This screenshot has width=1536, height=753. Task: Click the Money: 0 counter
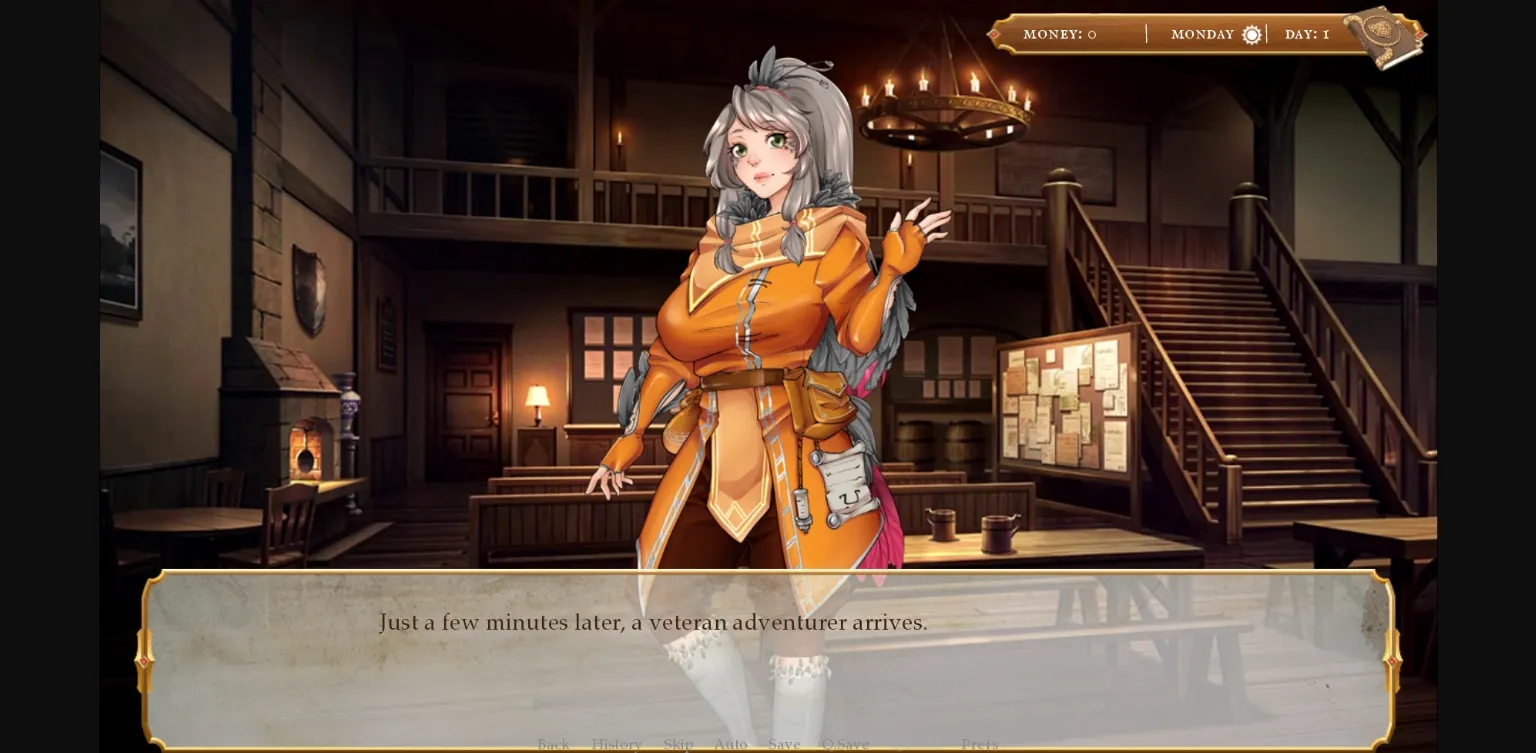(x=1060, y=34)
